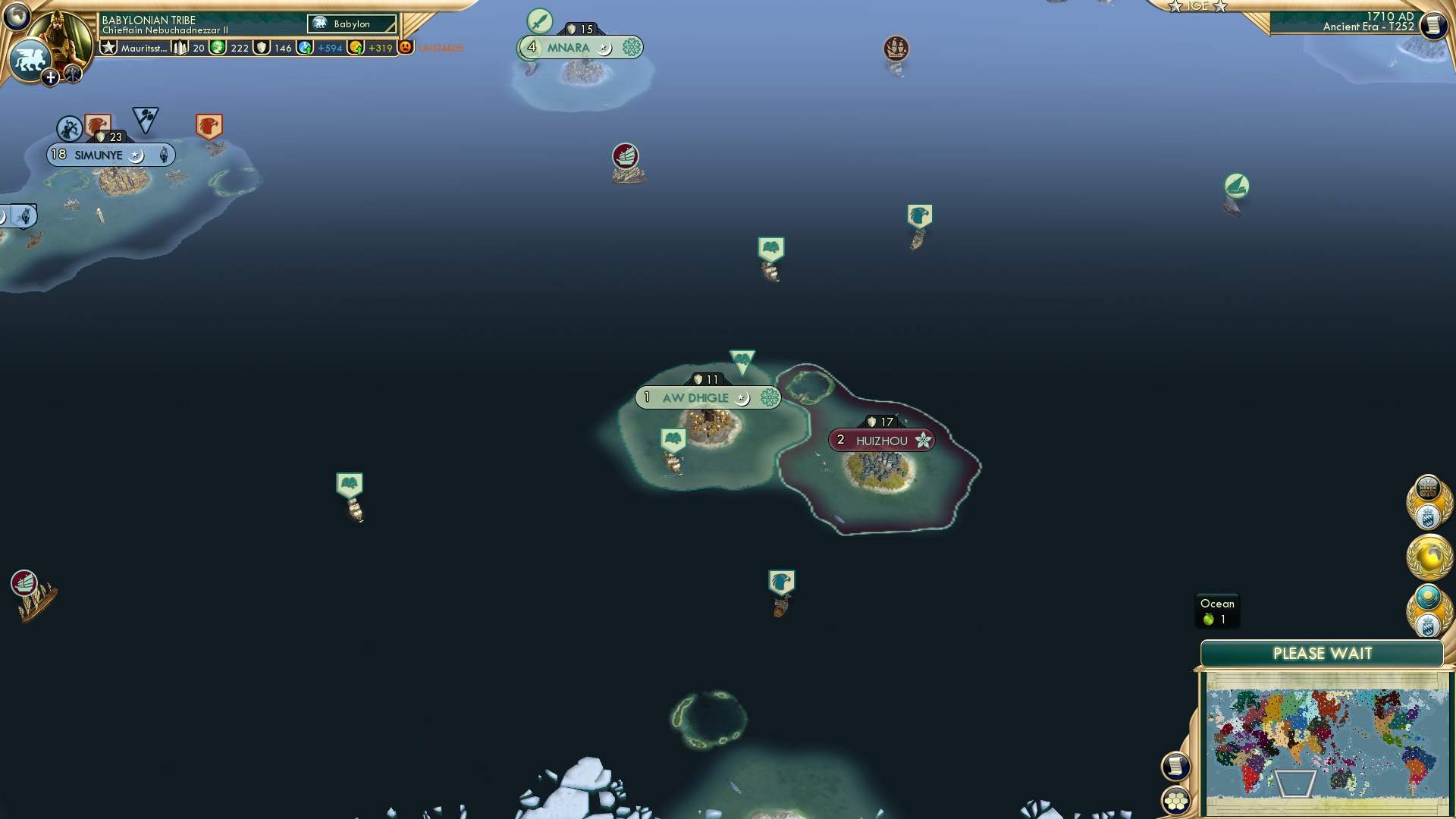The height and width of the screenshot is (819, 1456).
Task: Toggle the white pennant above AW DHIGLE
Action: pos(741,359)
